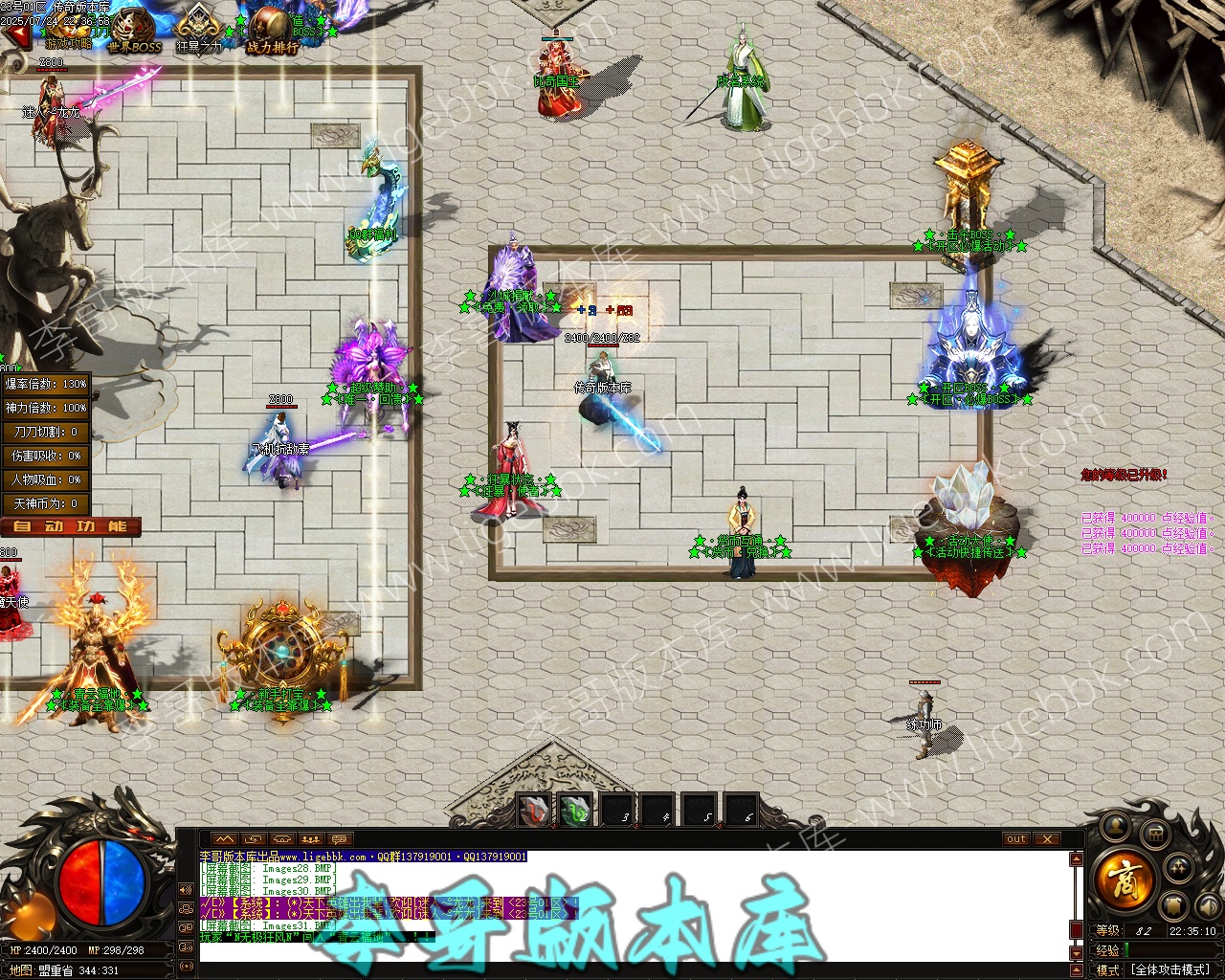Open the 世界BOSS skull icon
Viewport: 1225px width, 980px height.
click(135, 31)
